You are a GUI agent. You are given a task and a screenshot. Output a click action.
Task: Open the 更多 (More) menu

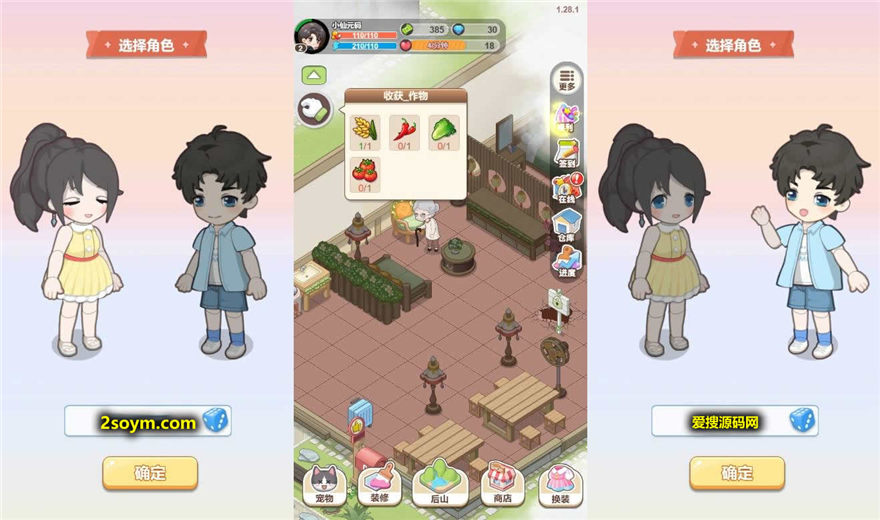[567, 78]
